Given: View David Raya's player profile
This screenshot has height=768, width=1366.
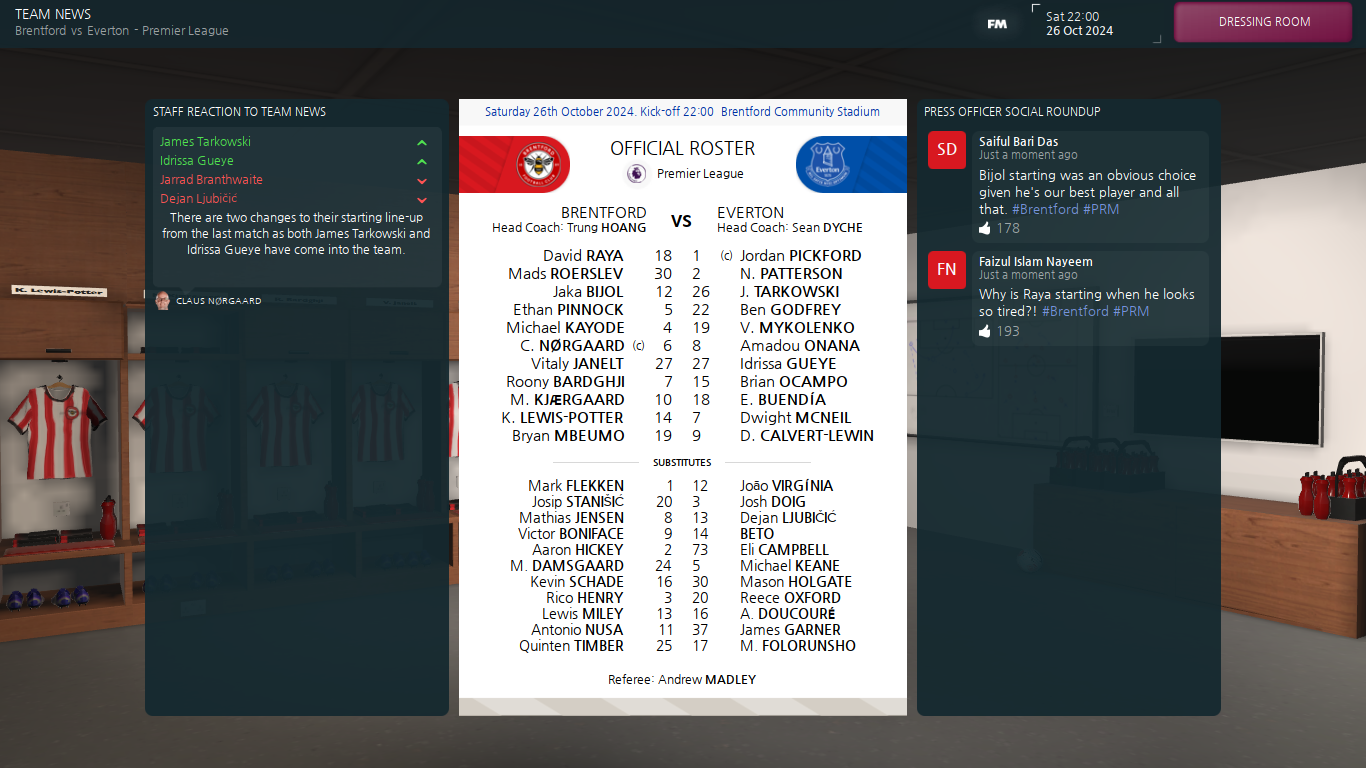Looking at the screenshot, I should [x=583, y=256].
